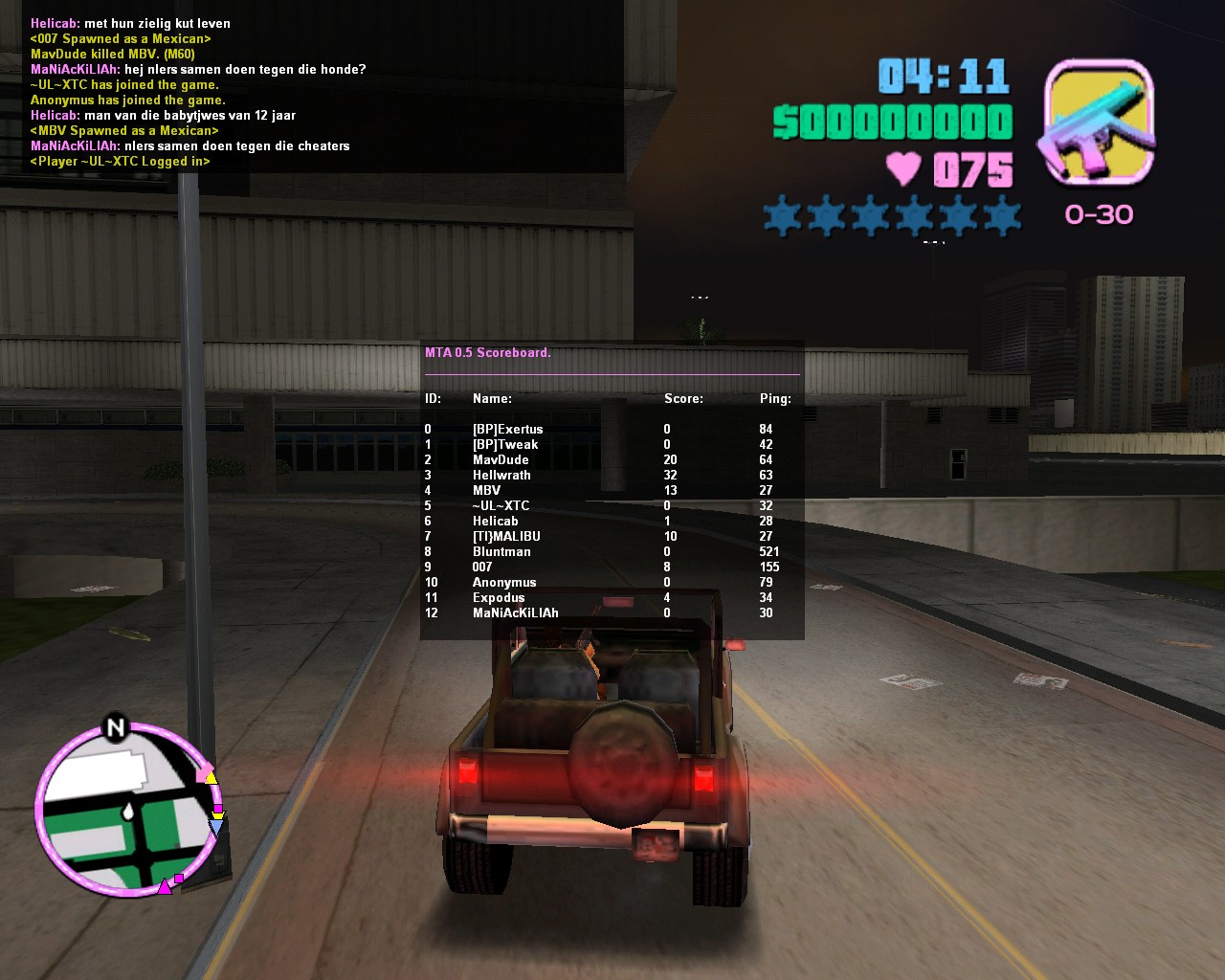The image size is (1225, 980).
Task: Pick Hellwrath from the scoreboard
Action: pyautogui.click(x=501, y=476)
